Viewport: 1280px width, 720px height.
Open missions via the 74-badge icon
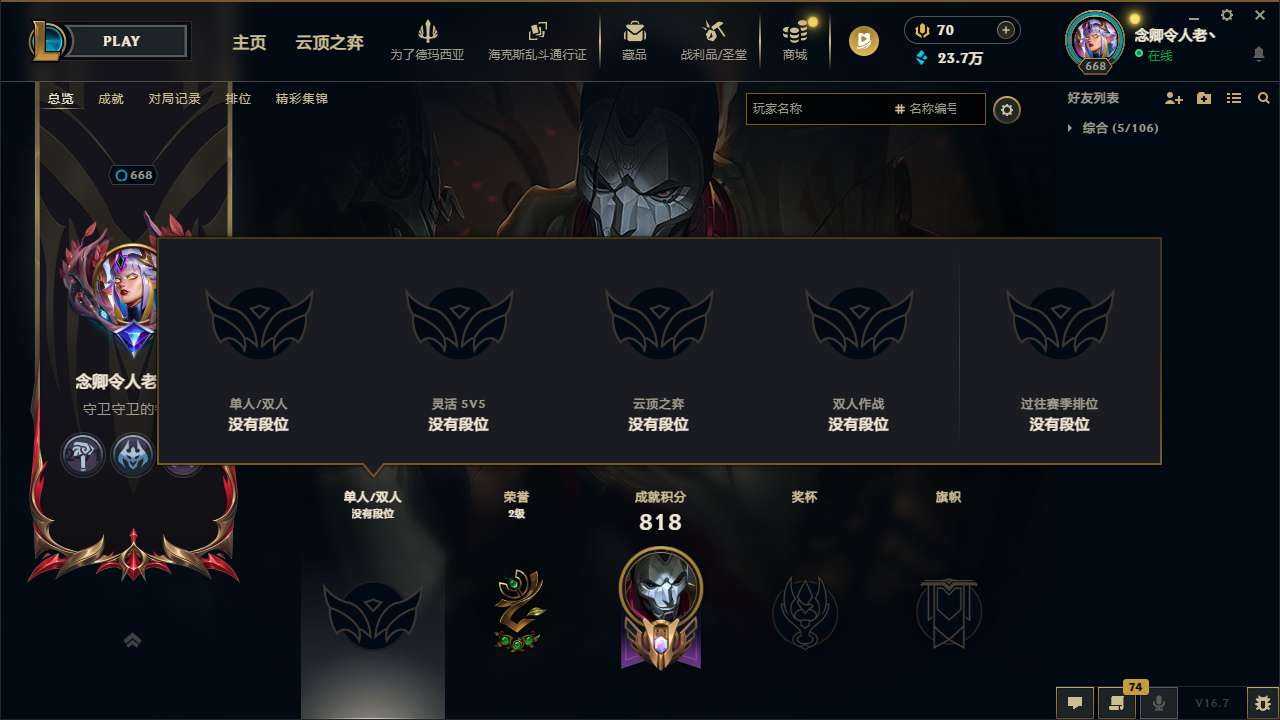point(1117,703)
